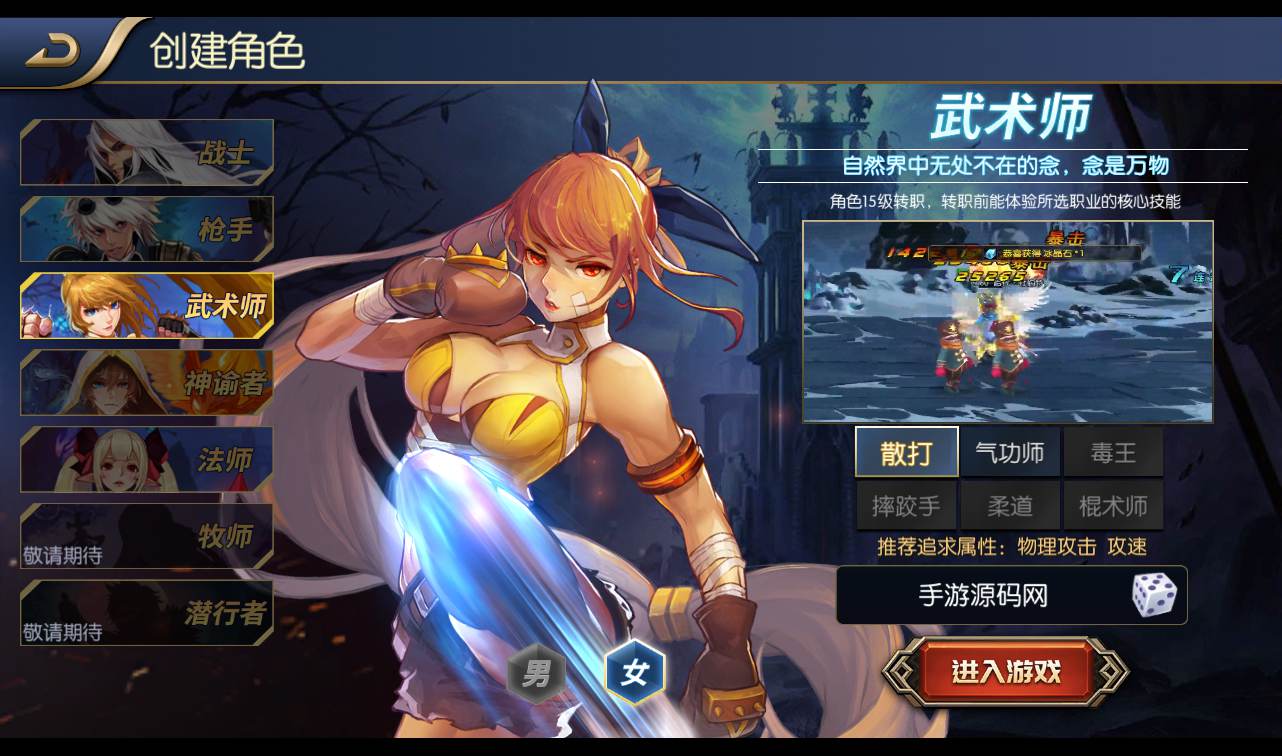Select the 气功师 subclass option

[x=1010, y=452]
